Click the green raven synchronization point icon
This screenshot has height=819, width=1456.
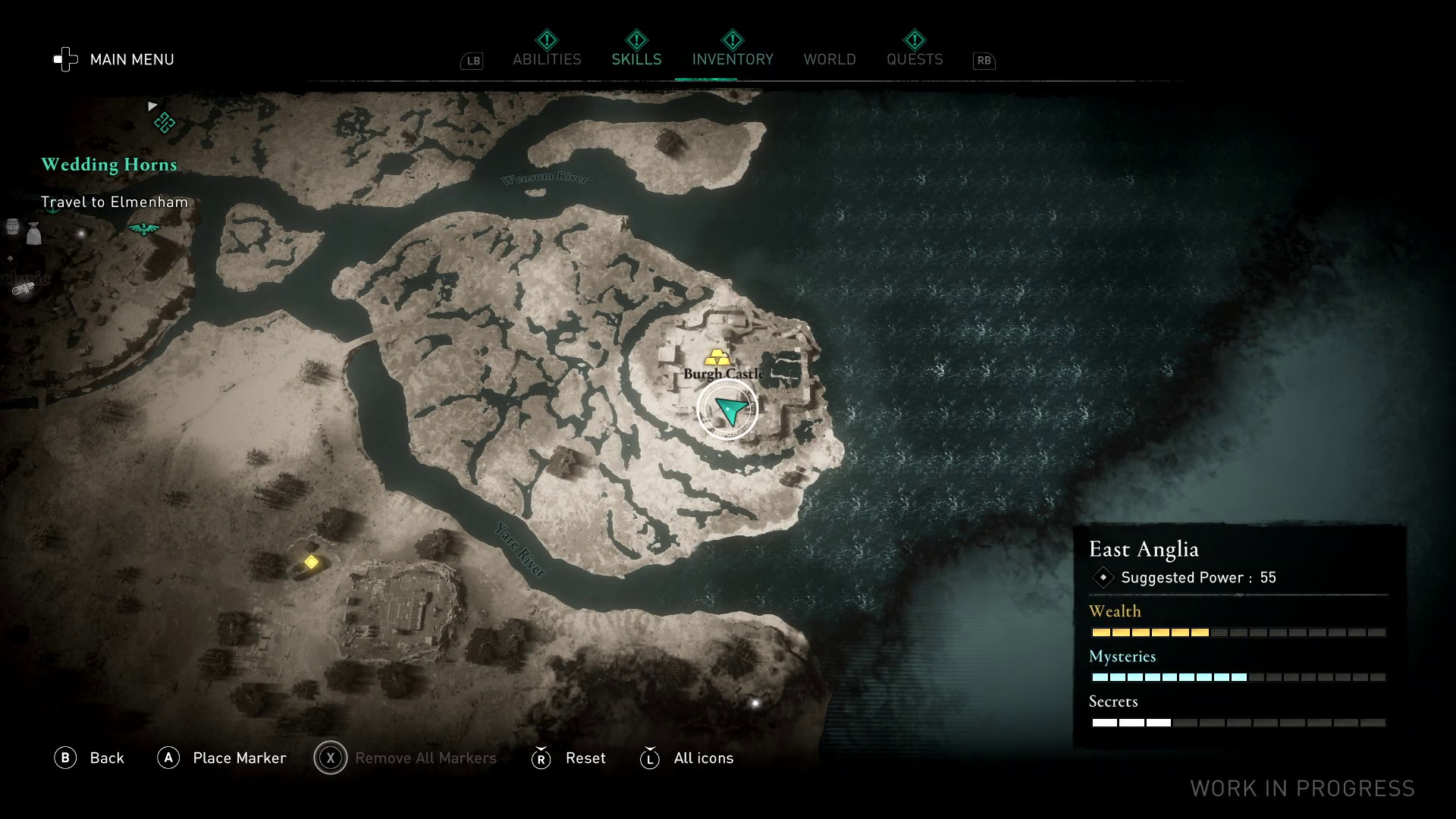point(143,228)
